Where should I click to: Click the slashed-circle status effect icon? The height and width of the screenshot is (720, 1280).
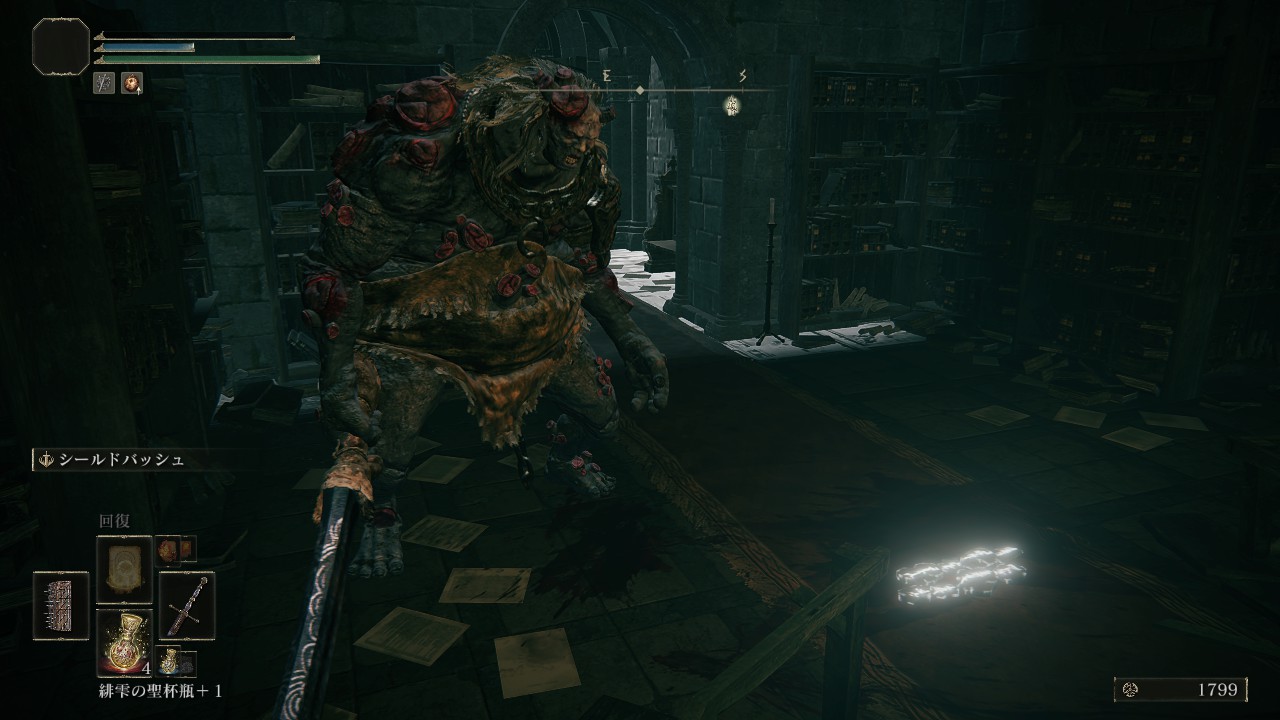[104, 84]
